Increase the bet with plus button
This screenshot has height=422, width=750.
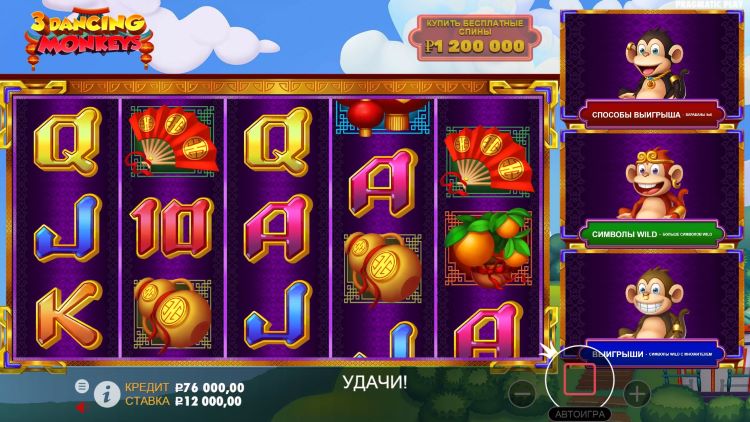[x=637, y=393]
